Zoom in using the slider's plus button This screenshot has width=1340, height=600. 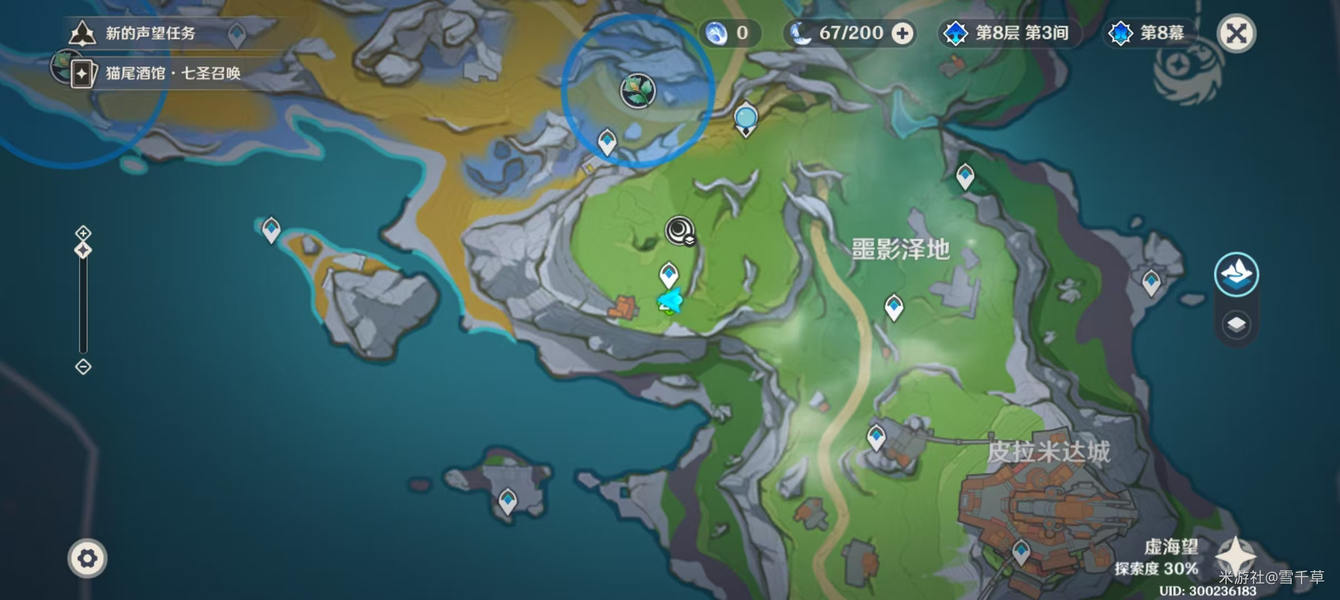pyautogui.click(x=83, y=233)
